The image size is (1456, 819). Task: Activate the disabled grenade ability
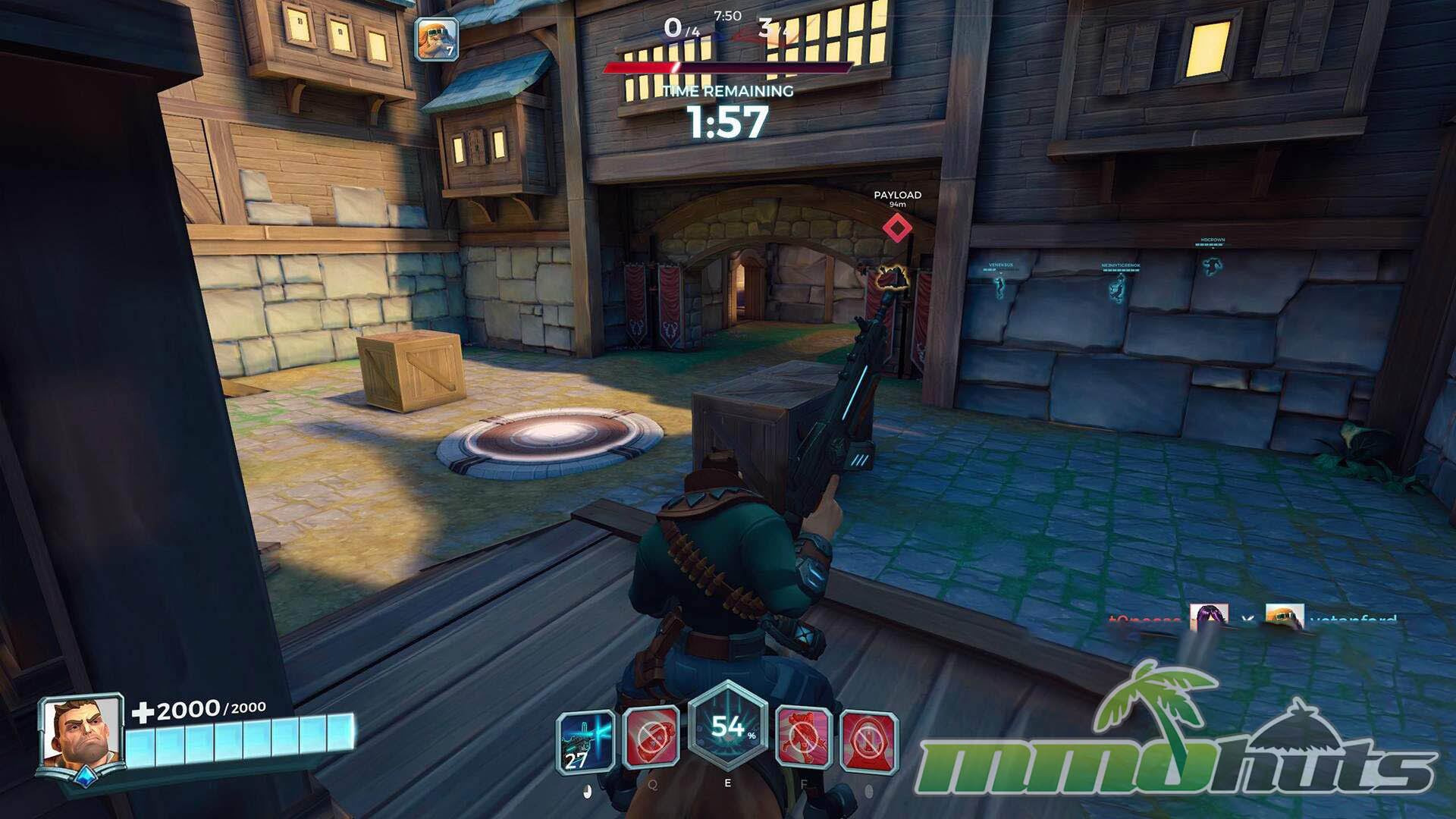[x=651, y=739]
